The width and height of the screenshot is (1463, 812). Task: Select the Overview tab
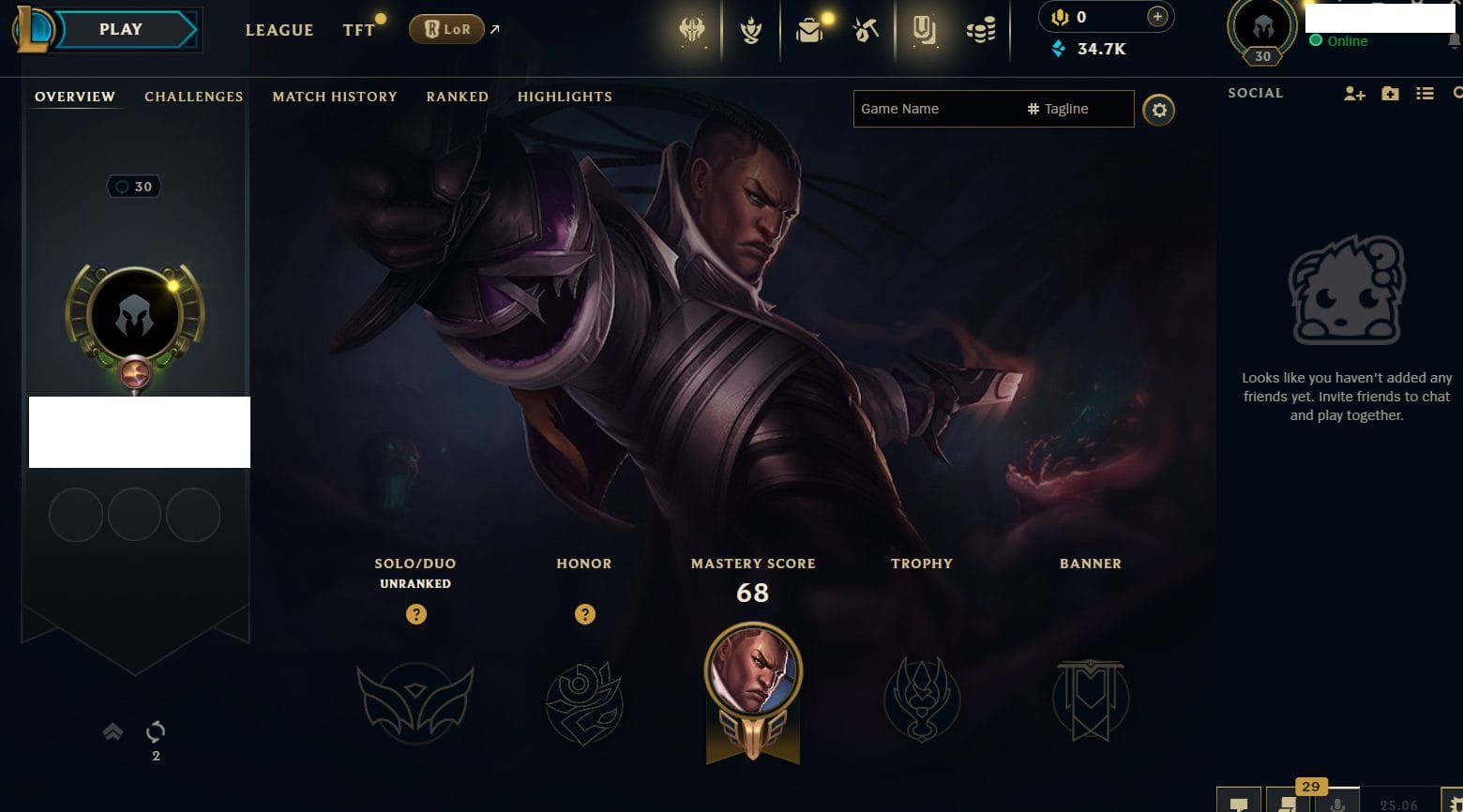(75, 97)
